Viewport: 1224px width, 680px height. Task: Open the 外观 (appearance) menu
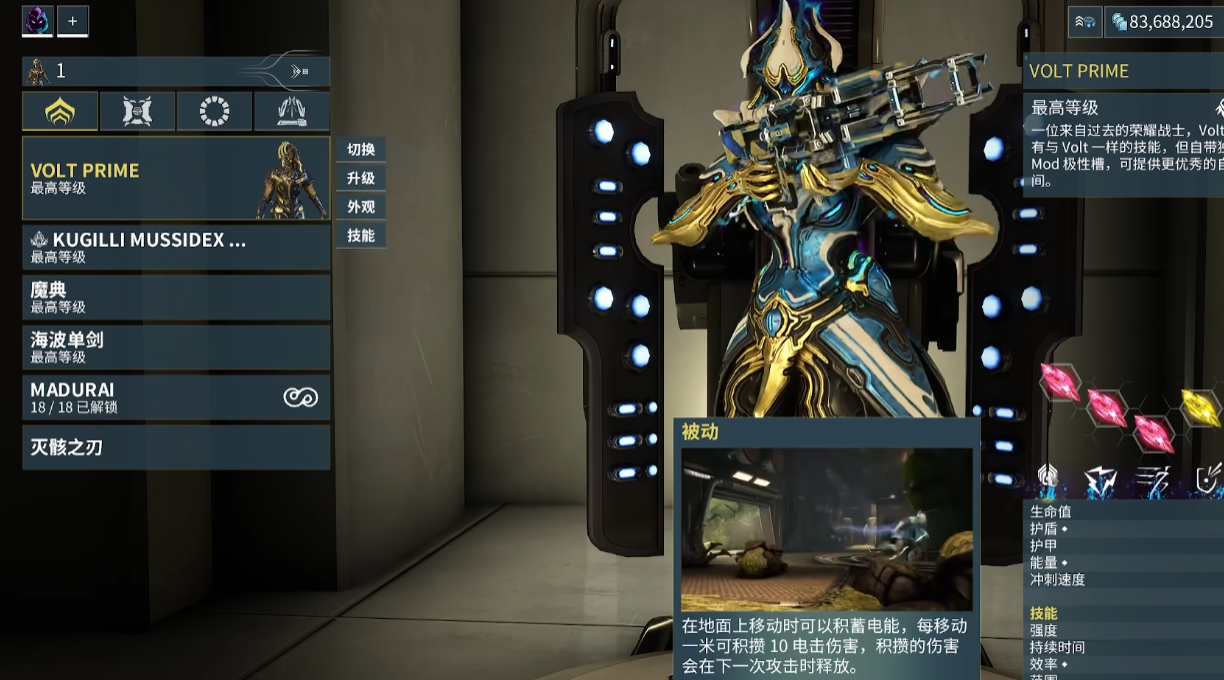click(x=361, y=207)
